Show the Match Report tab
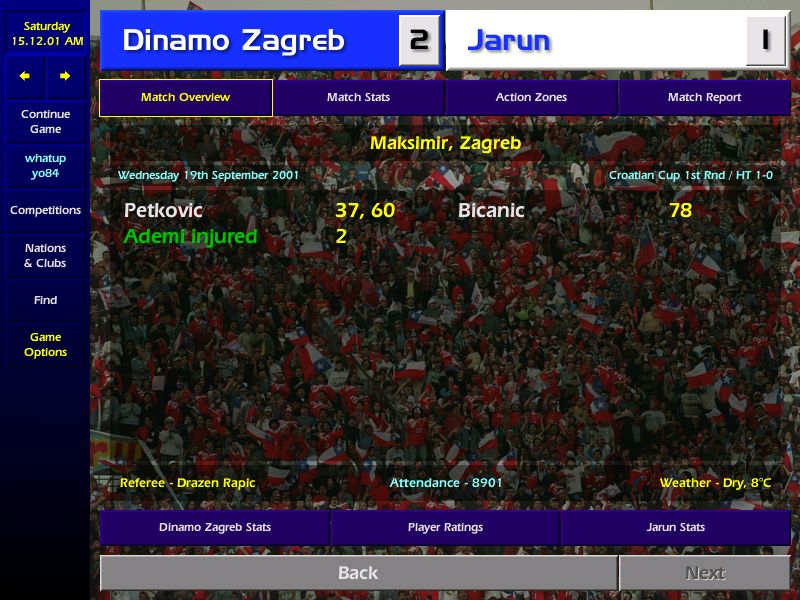800x600 pixels. (704, 98)
